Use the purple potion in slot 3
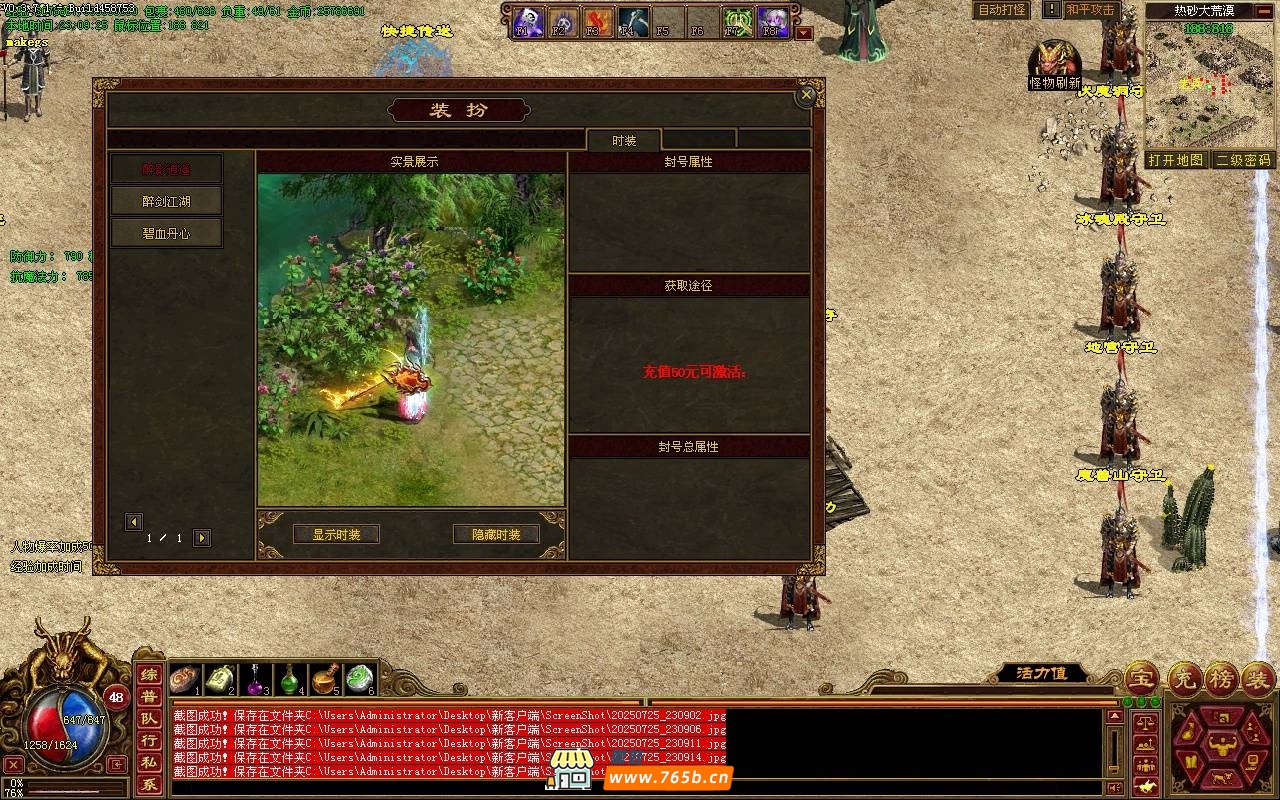This screenshot has height=800, width=1280. click(257, 679)
